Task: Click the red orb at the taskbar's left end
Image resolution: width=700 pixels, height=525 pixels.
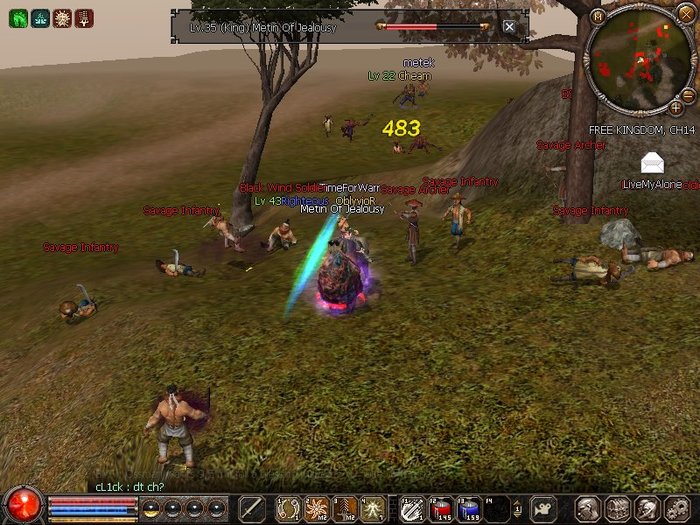Action: pos(22,503)
